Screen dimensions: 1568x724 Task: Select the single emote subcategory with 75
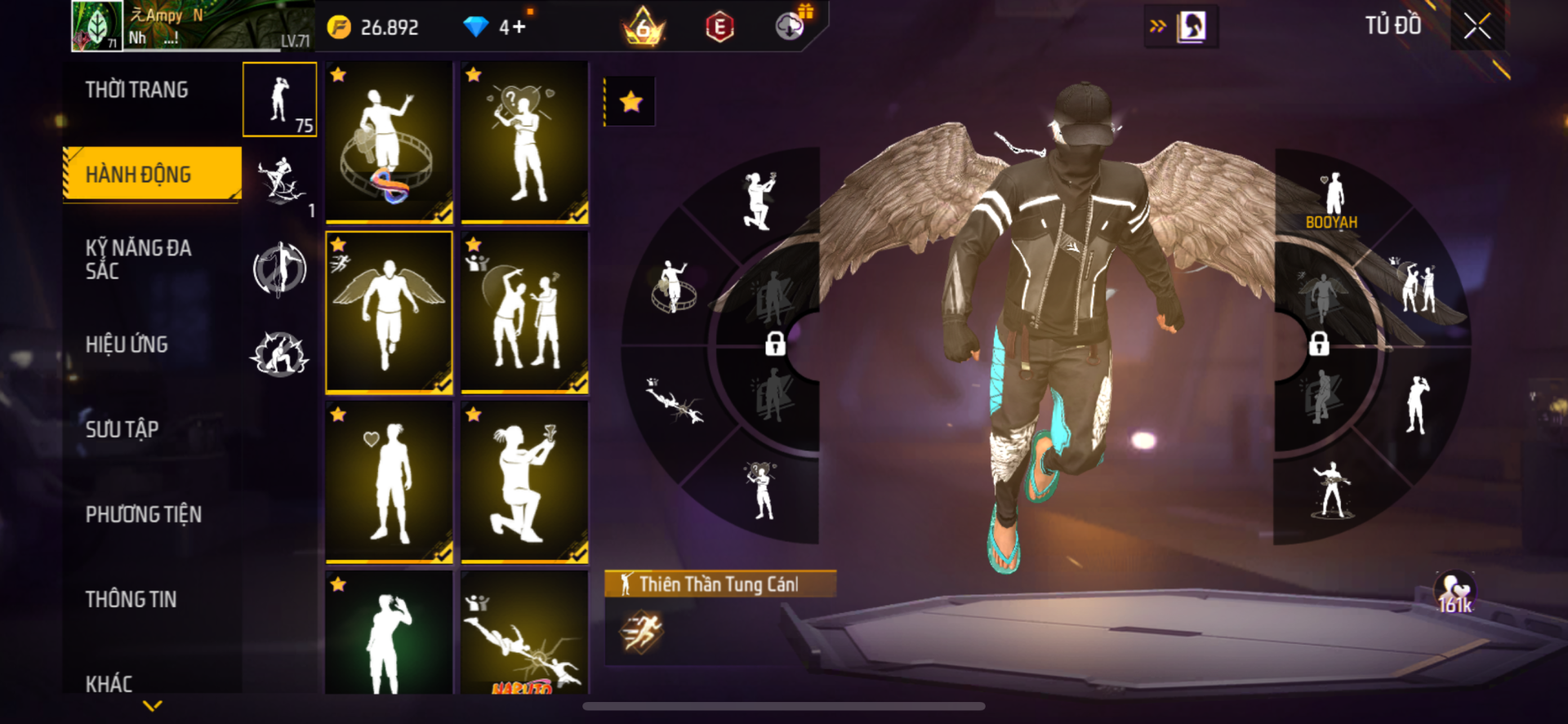pyautogui.click(x=280, y=100)
